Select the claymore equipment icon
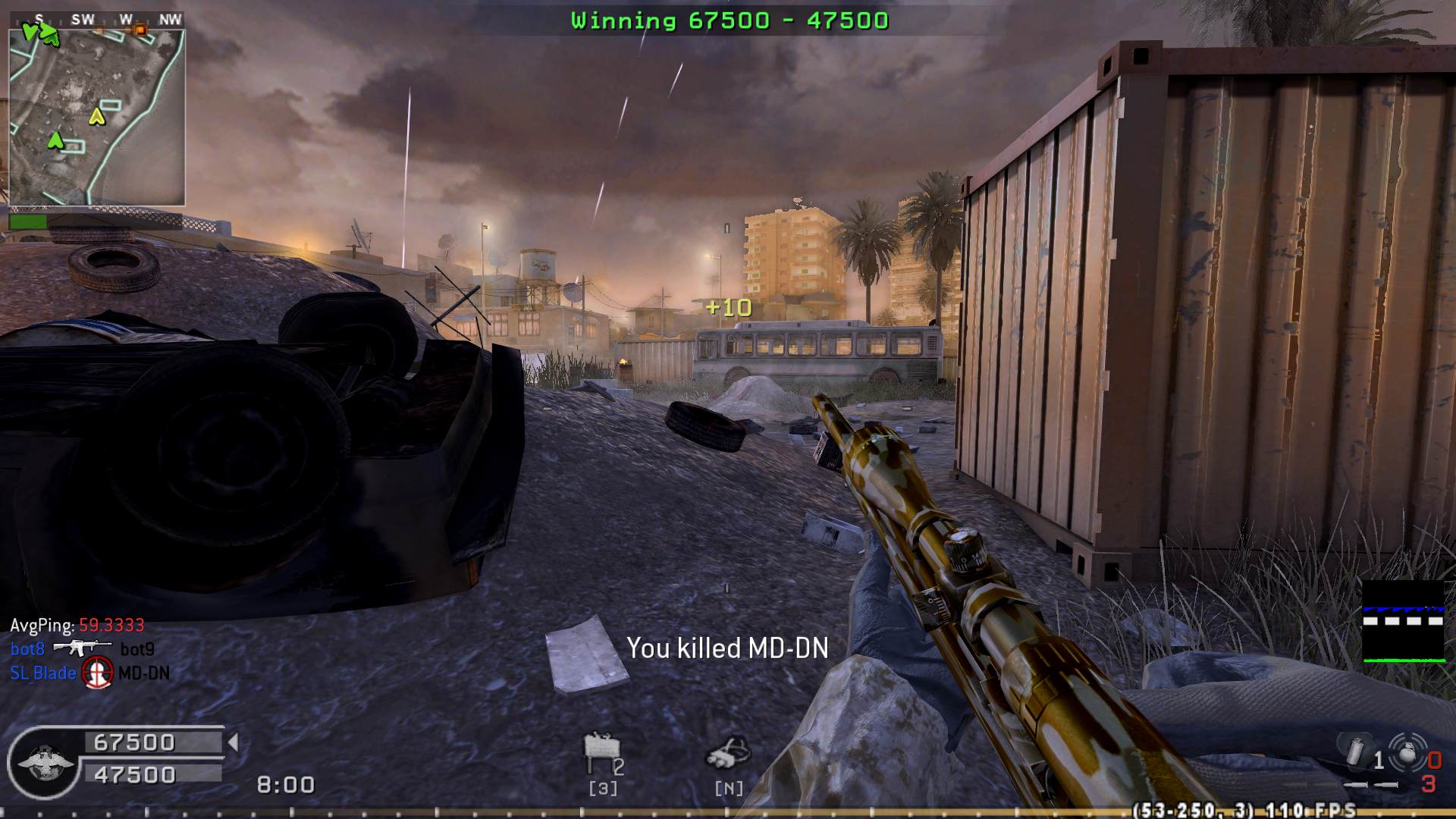Screen dimensions: 1456x819 tap(601, 752)
